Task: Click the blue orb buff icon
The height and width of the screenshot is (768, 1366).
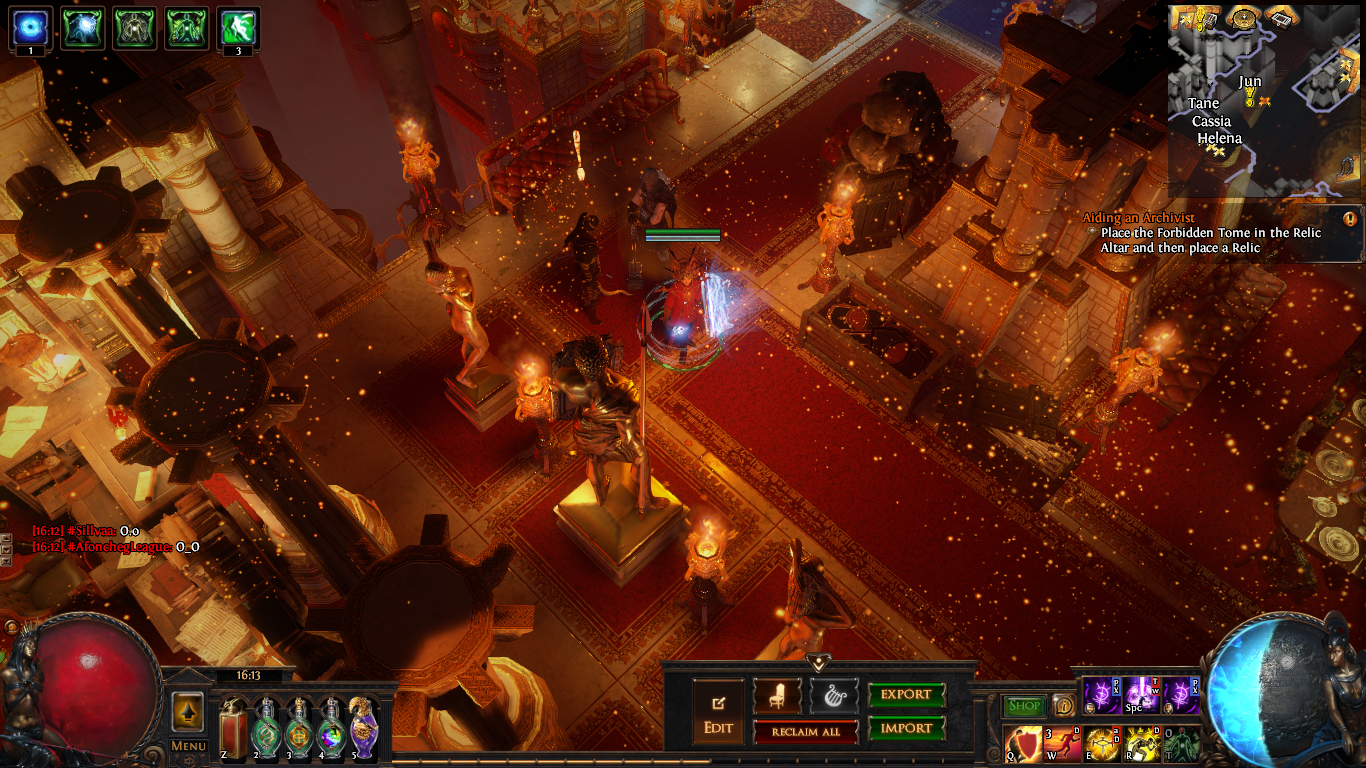Action: pyautogui.click(x=30, y=28)
